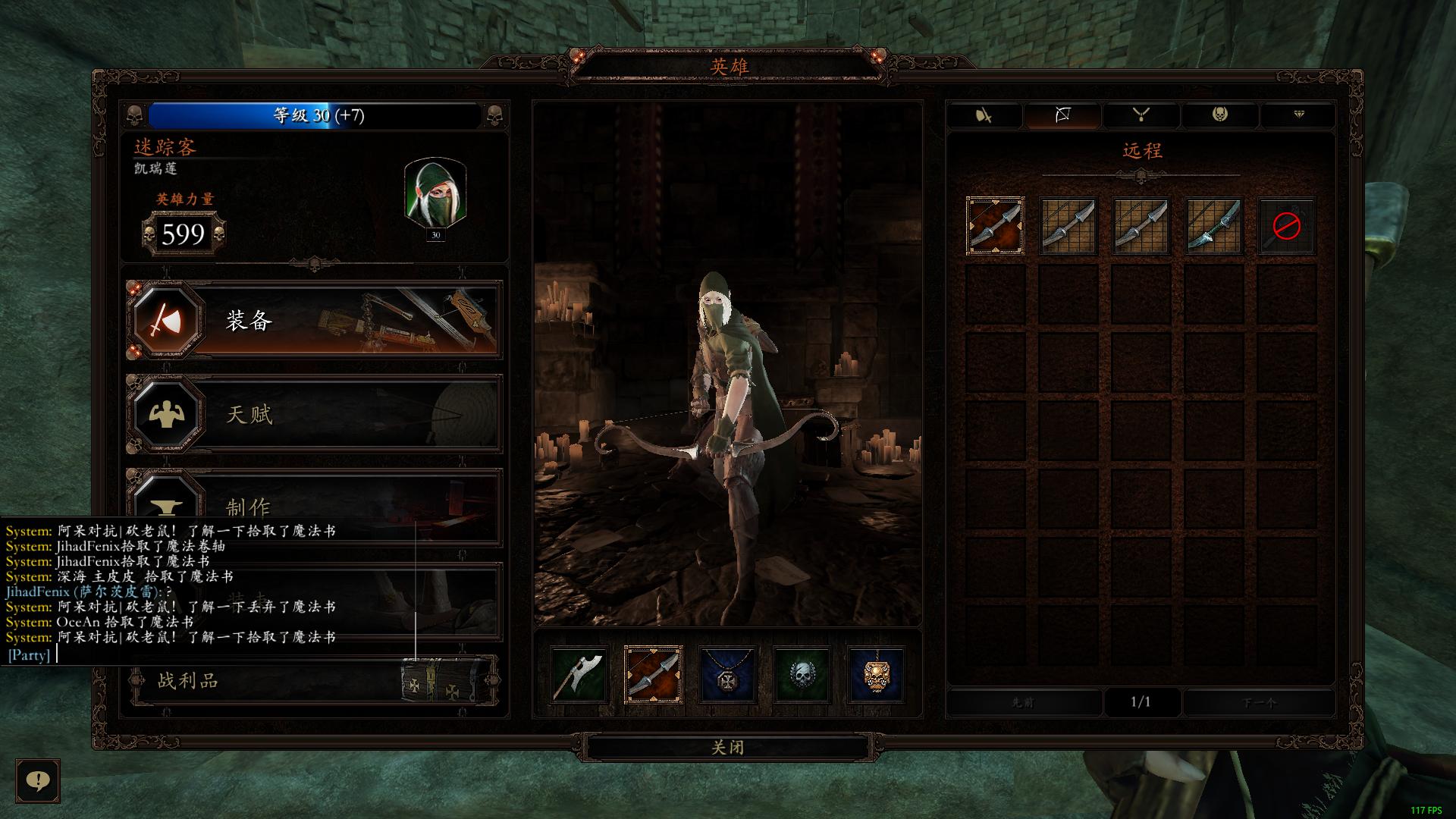Select the equipped necklace slot
Image resolution: width=1456 pixels, height=819 pixels.
727,675
